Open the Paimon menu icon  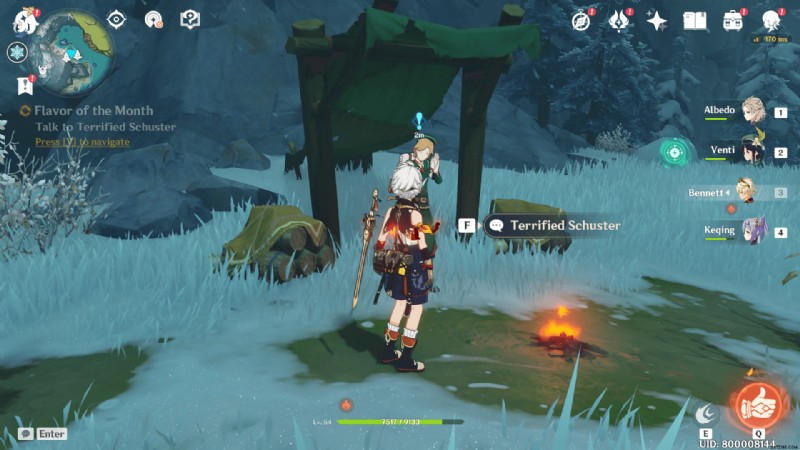22,20
